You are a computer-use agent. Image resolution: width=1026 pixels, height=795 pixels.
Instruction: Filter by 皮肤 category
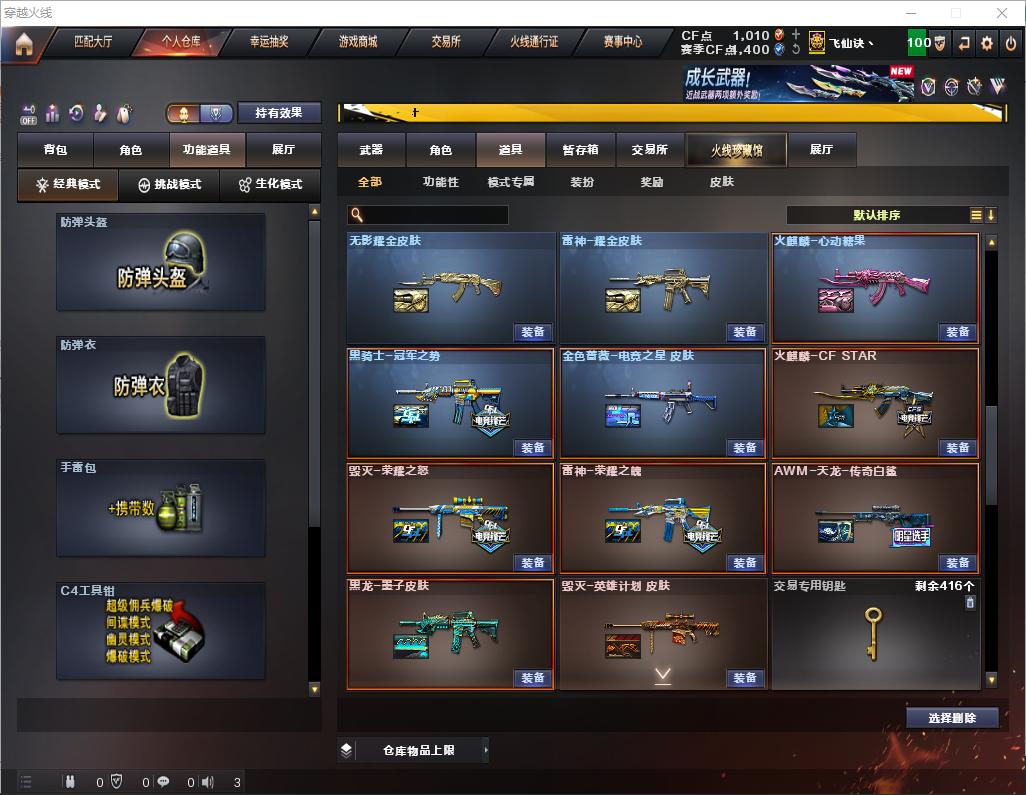(x=721, y=182)
